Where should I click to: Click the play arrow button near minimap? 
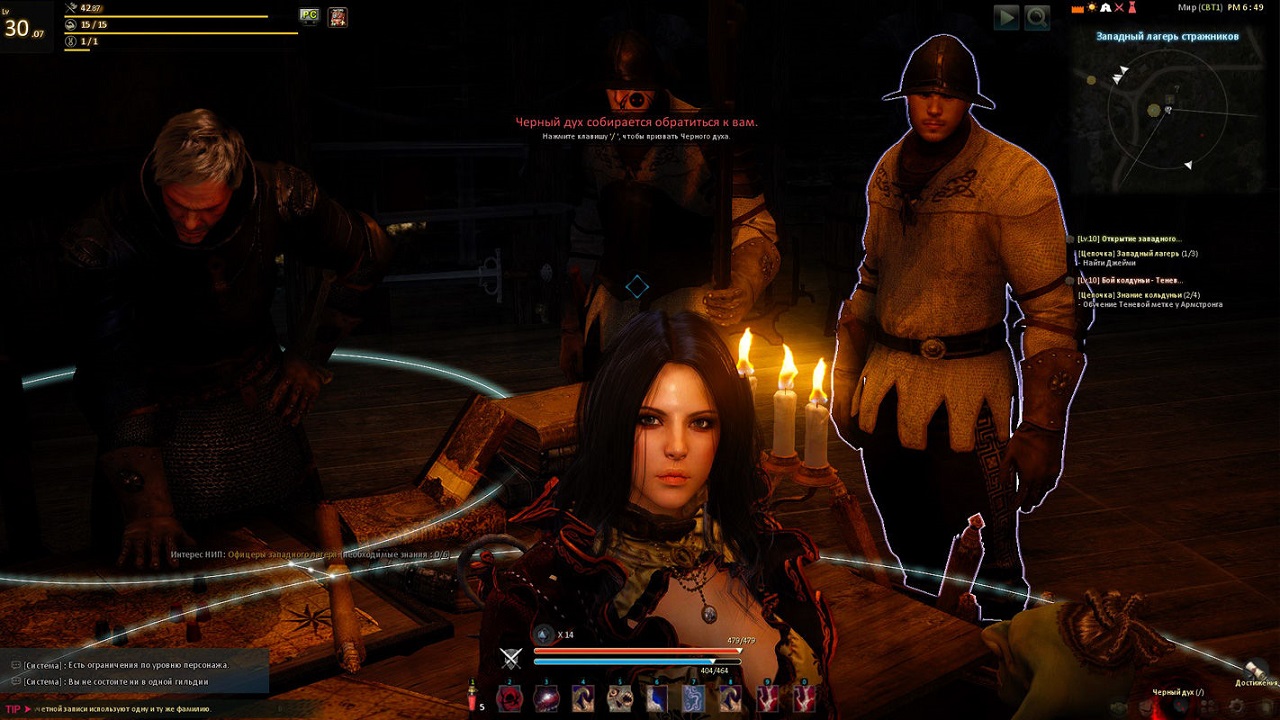[x=1006, y=17]
